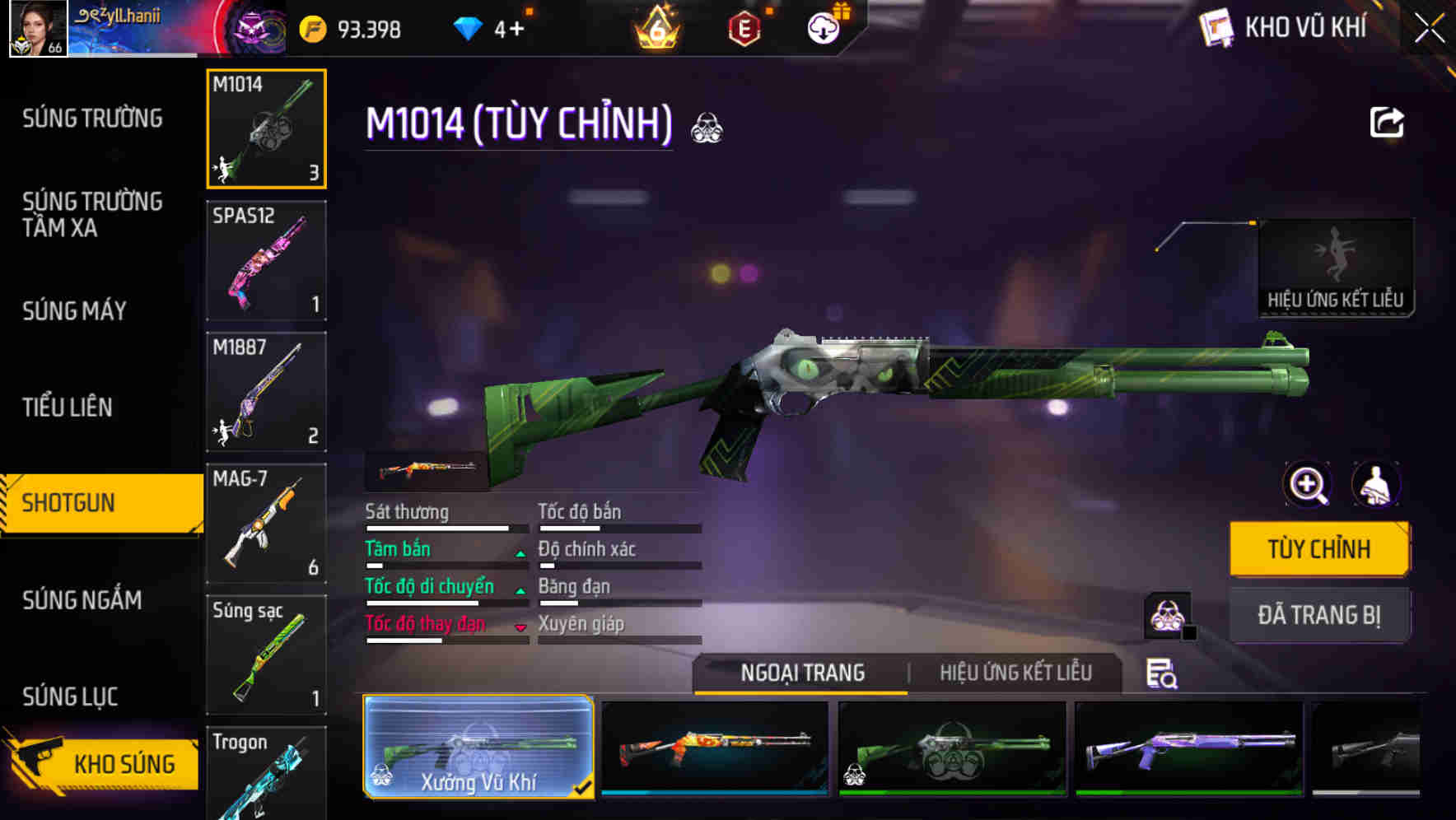Open the magnifying glass zoom icon
This screenshot has height=820, width=1456.
click(1307, 484)
